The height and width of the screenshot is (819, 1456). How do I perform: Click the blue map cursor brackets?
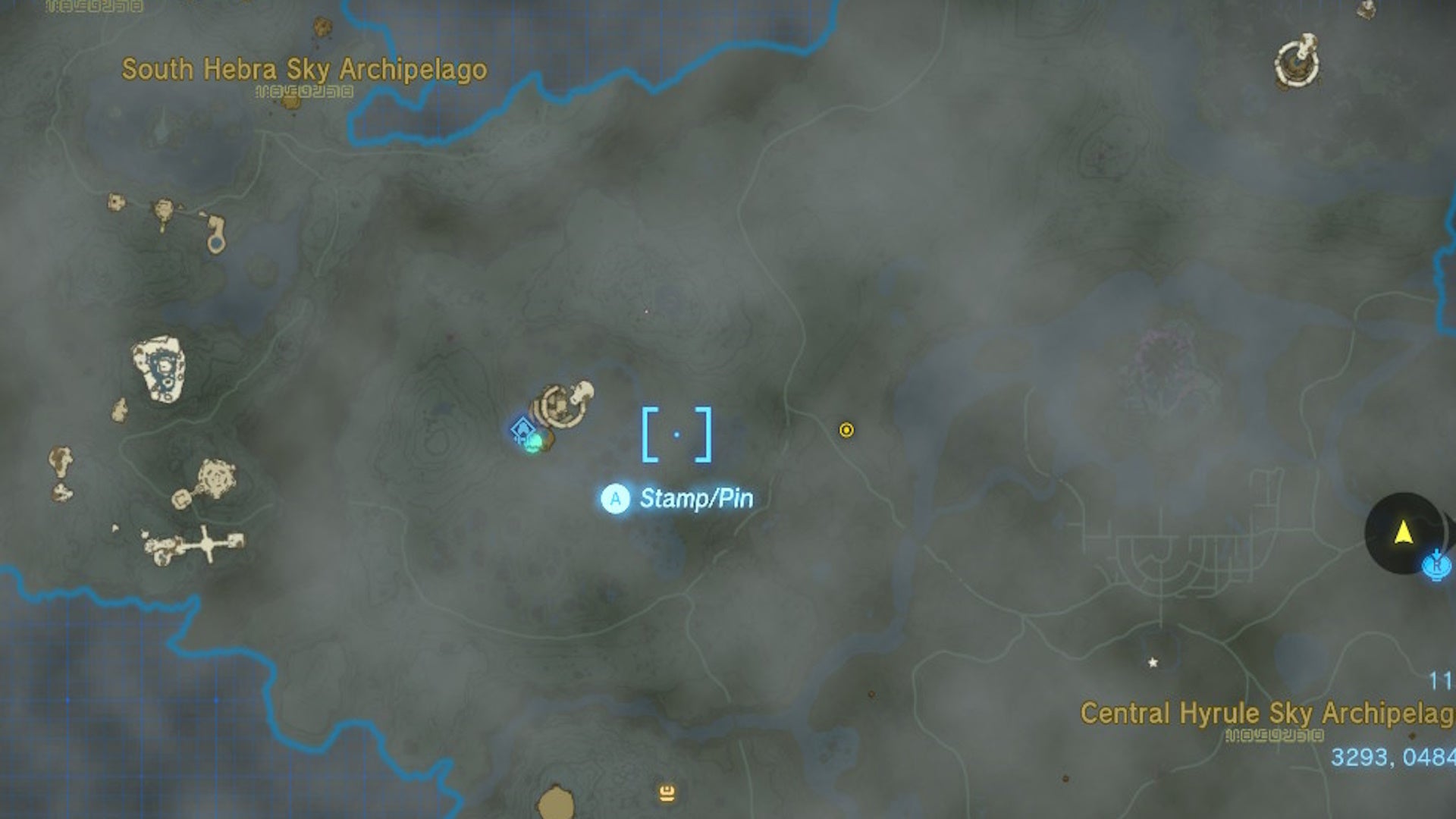click(x=677, y=434)
